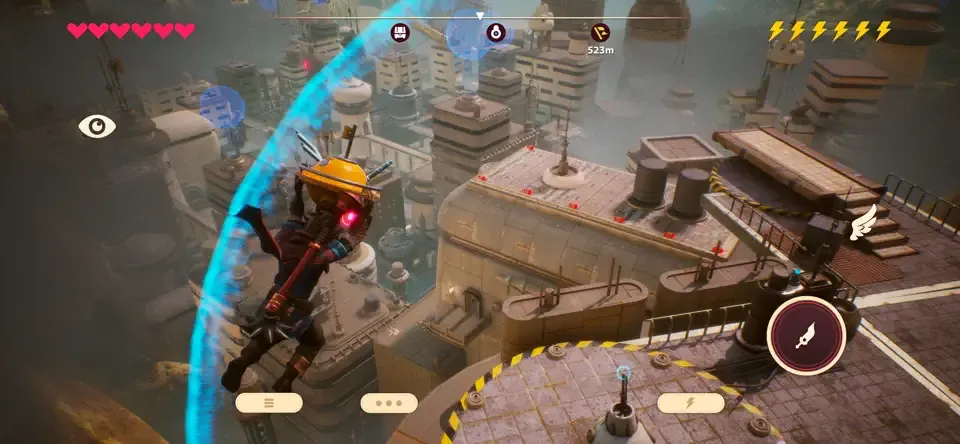The image size is (960, 444).
Task: Select the chest marker on the compass
Action: (x=400, y=32)
